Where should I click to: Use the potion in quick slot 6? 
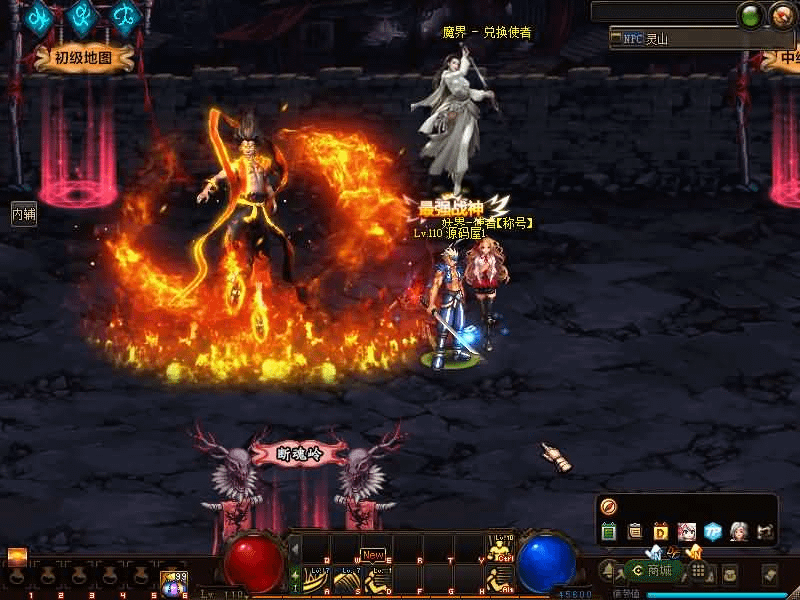[x=173, y=579]
